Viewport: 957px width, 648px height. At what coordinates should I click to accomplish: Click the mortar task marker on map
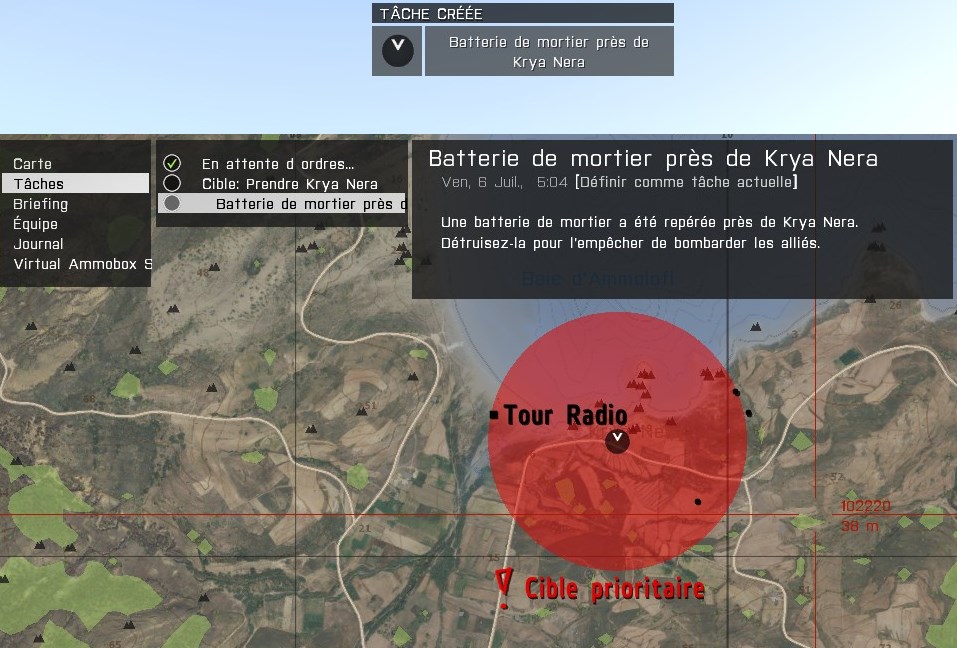(618, 440)
